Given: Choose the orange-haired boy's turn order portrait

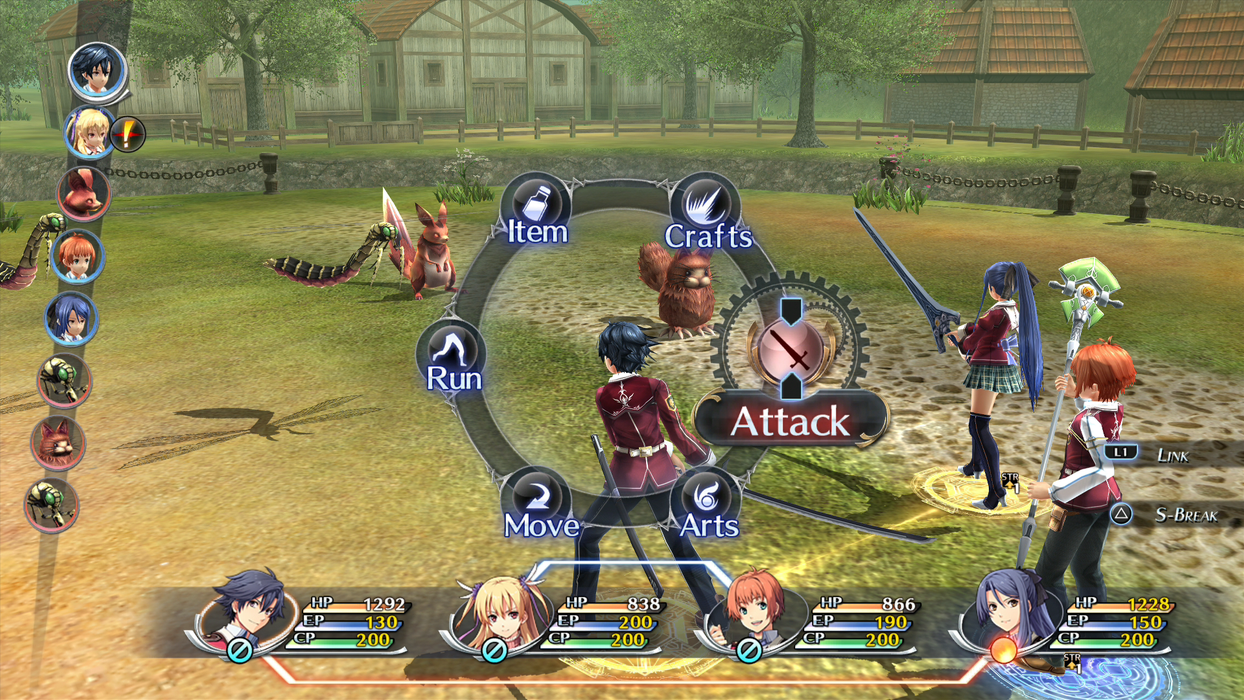Looking at the screenshot, I should point(77,256).
